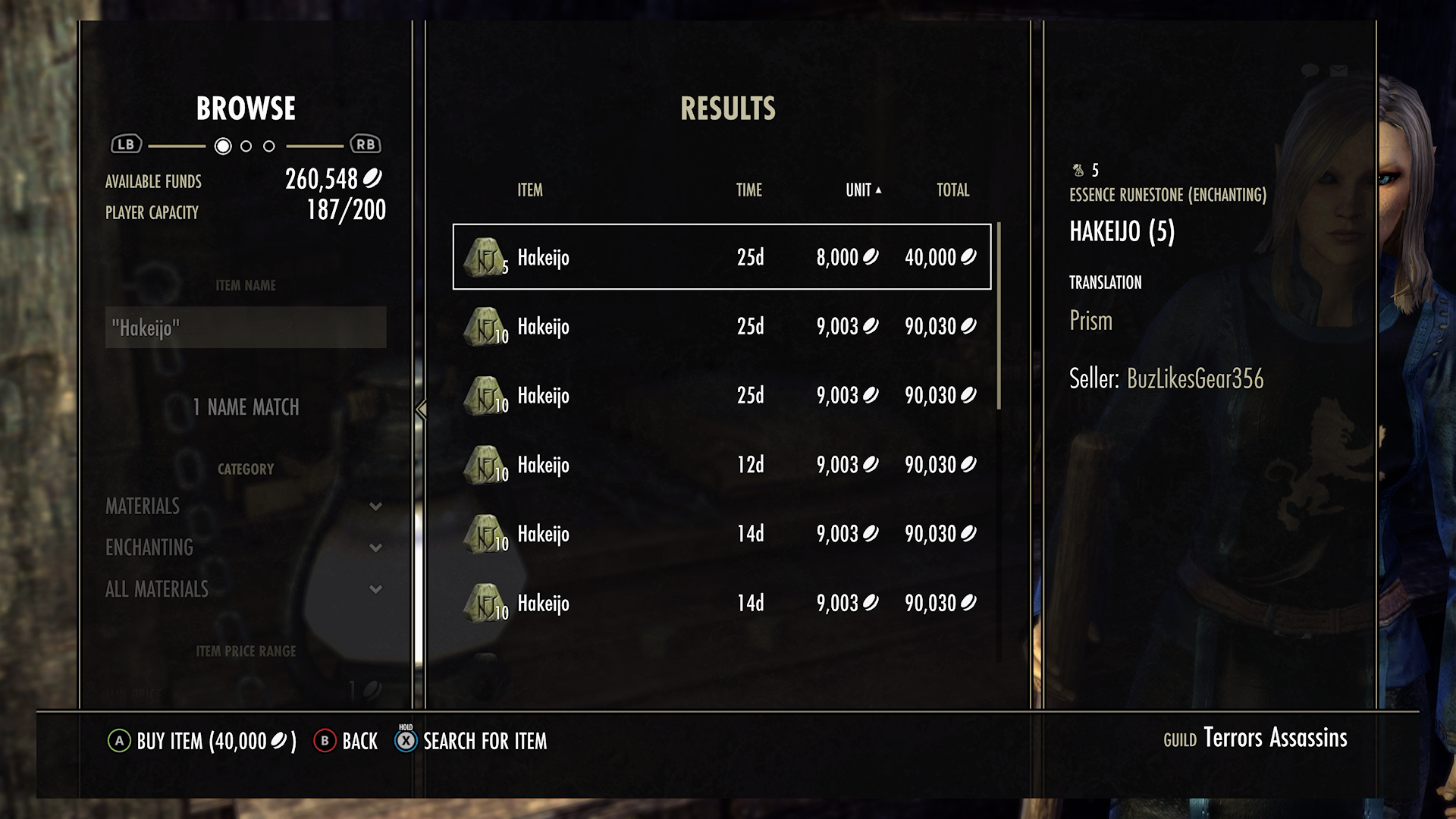The image size is (1456, 819).
Task: Toggle the Unit column sort arrow
Action: (x=879, y=191)
